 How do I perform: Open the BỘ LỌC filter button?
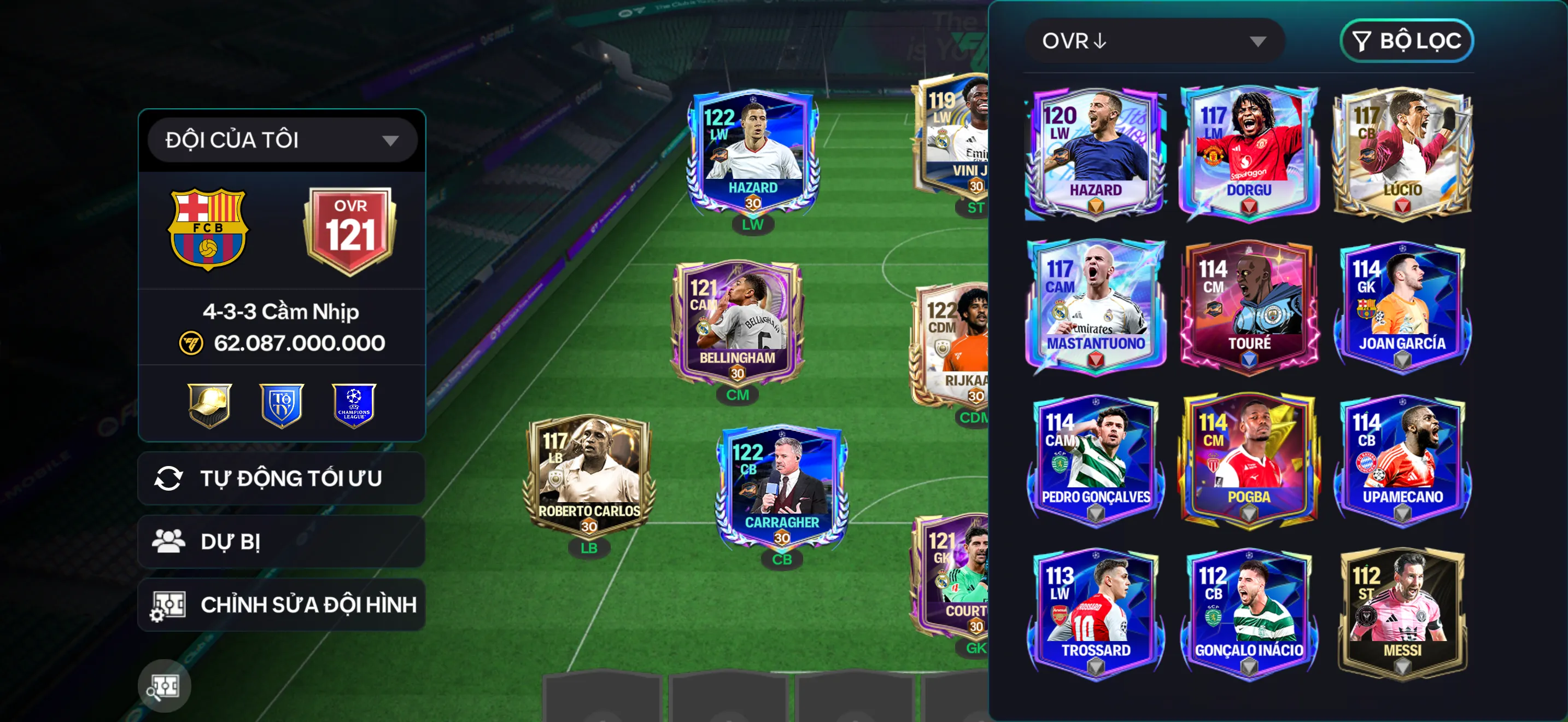pos(1406,41)
